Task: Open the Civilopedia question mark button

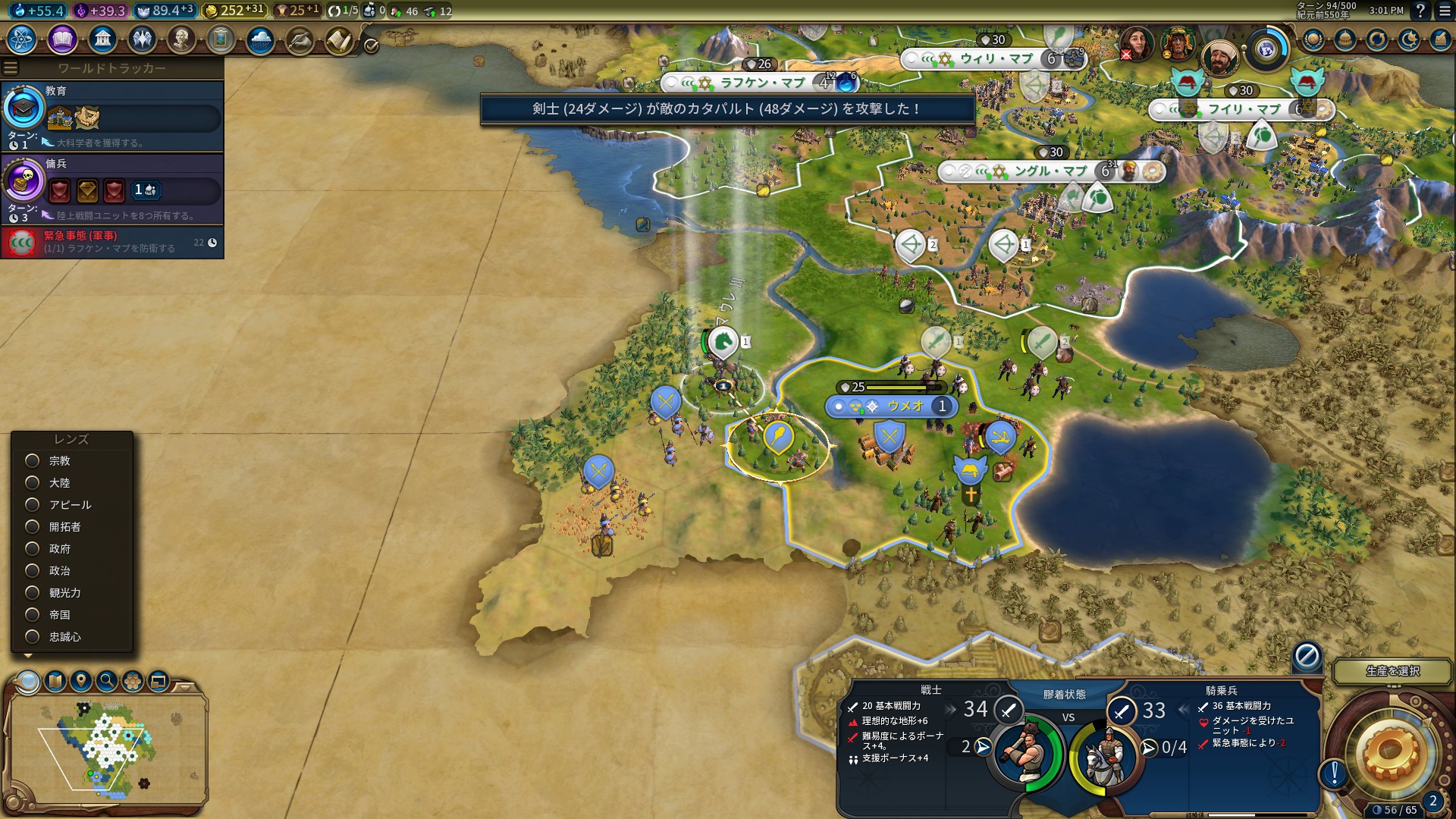Action: tap(1420, 11)
